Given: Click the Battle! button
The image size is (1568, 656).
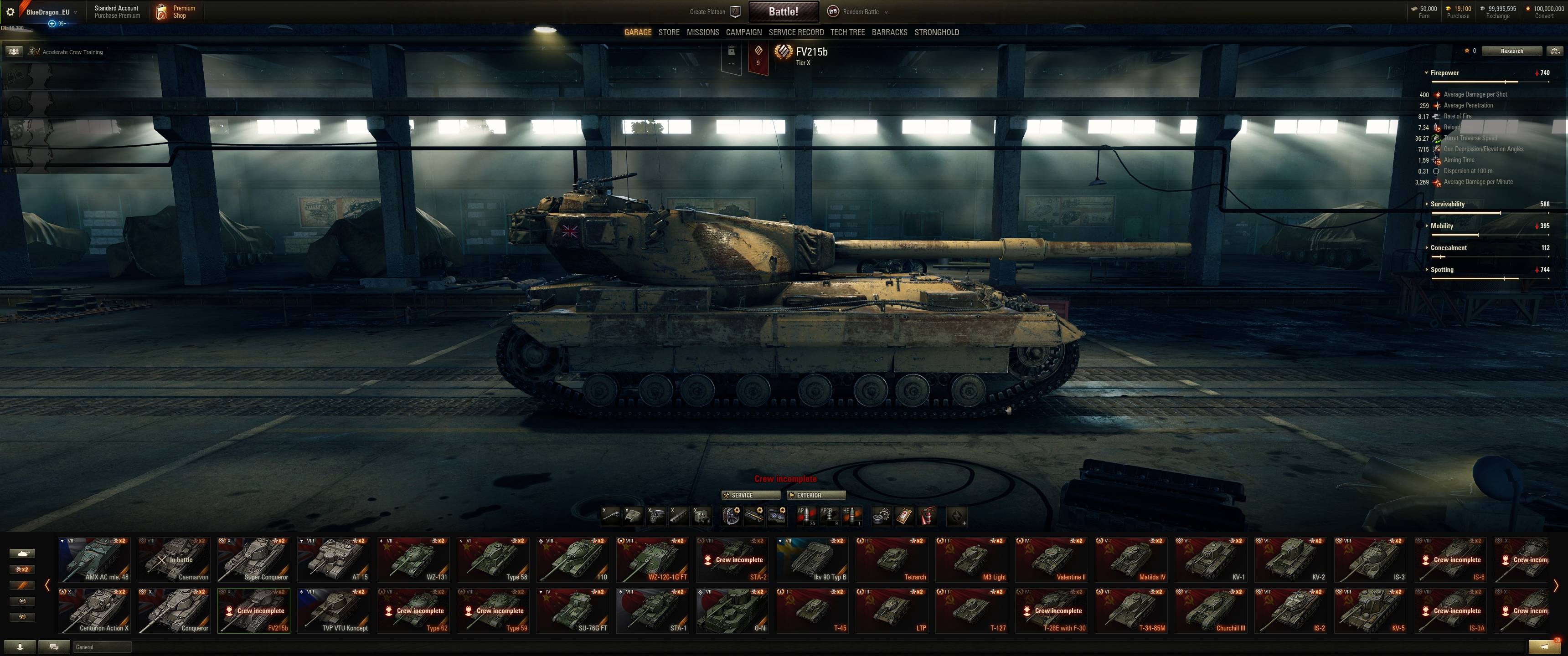Looking at the screenshot, I should coord(783,11).
